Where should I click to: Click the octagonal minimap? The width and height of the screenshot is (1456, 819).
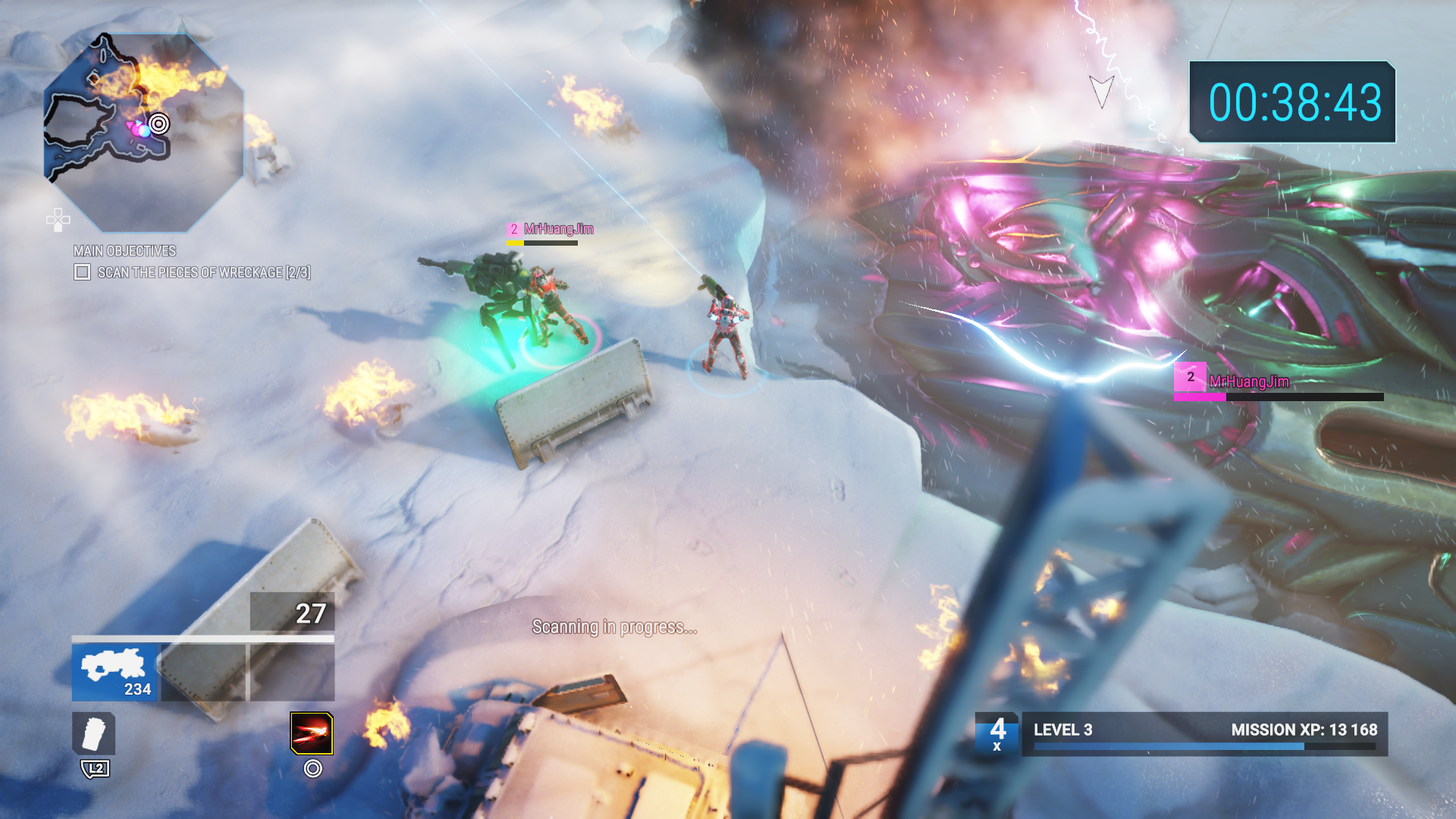click(x=144, y=133)
